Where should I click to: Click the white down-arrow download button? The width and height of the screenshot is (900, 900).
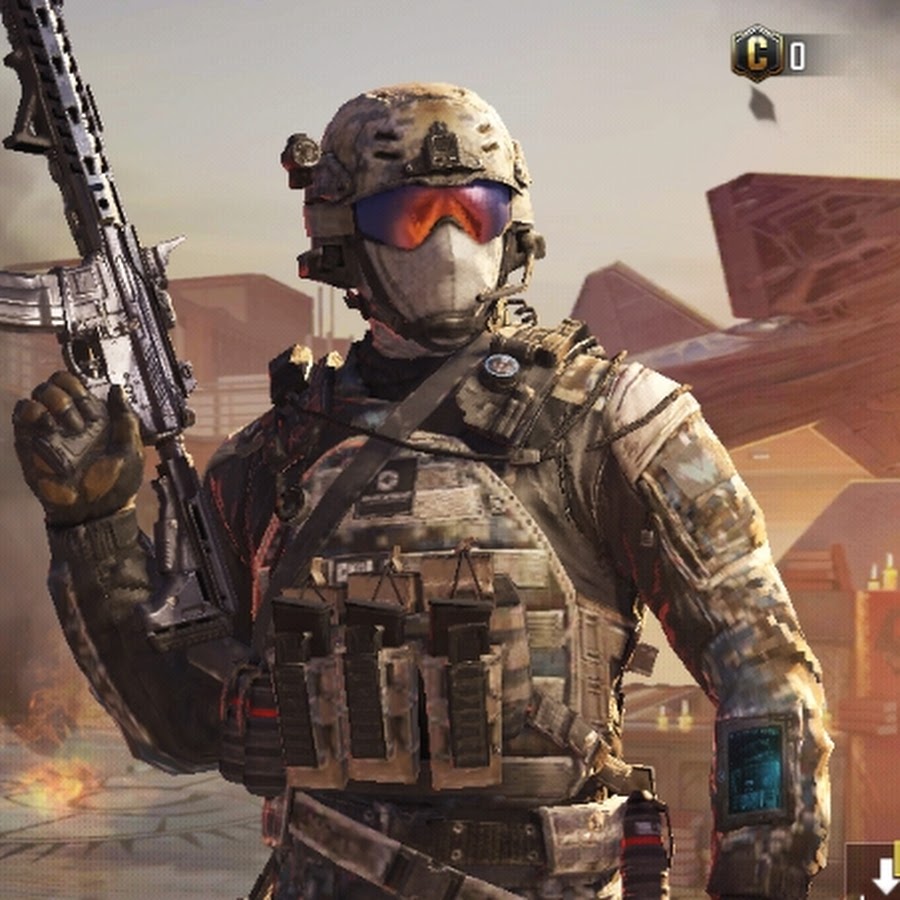884,877
